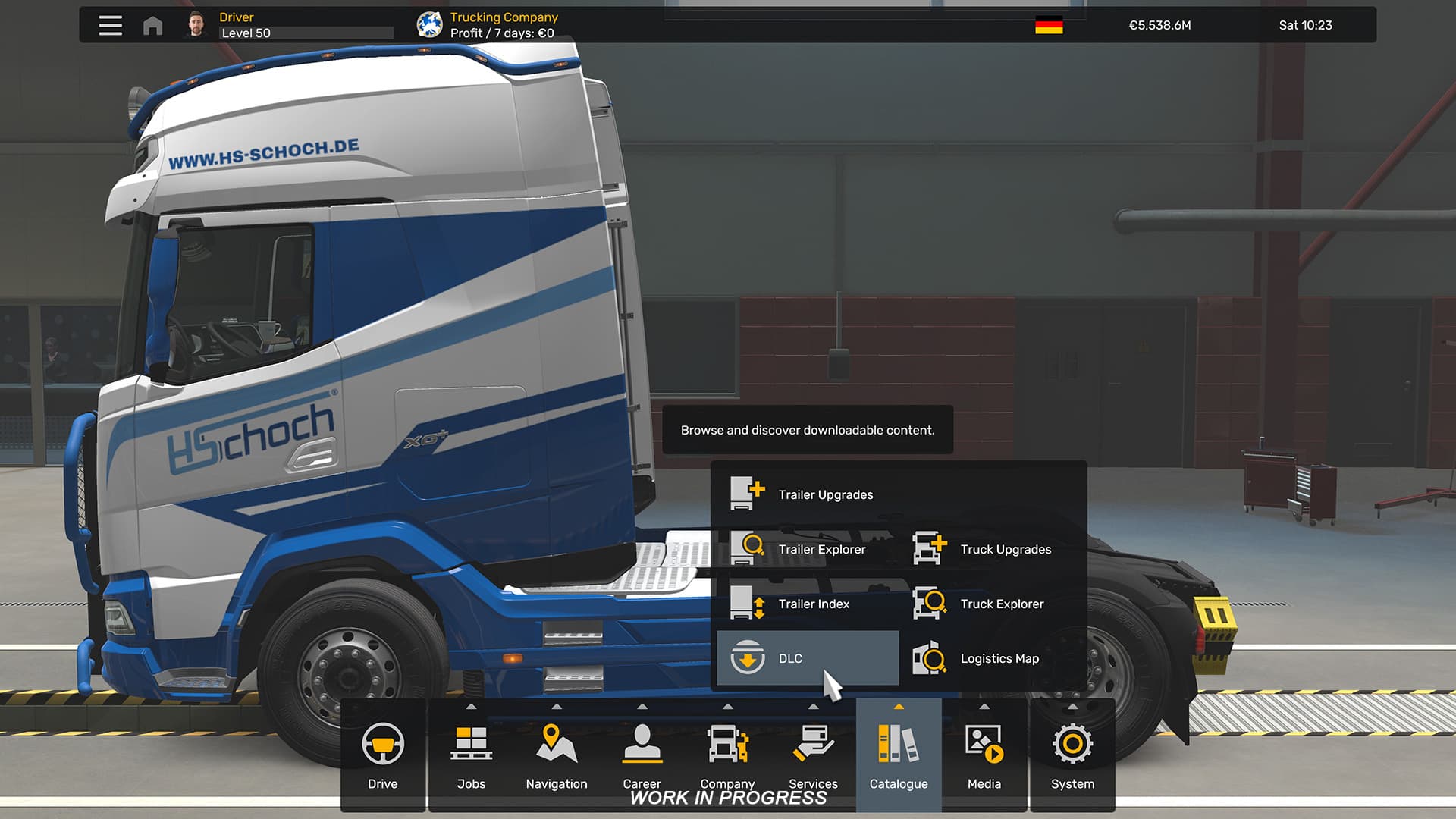The height and width of the screenshot is (819, 1456).
Task: Go to the home screen icon
Action: [152, 26]
